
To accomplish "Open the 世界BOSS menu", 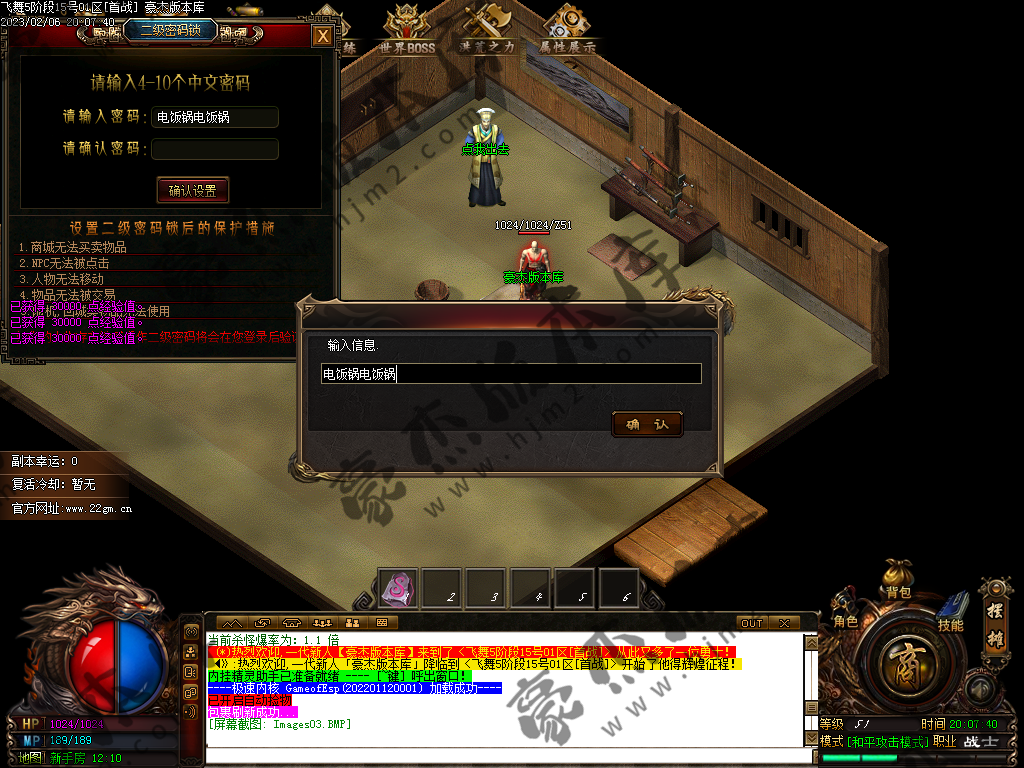I will 407,30.
